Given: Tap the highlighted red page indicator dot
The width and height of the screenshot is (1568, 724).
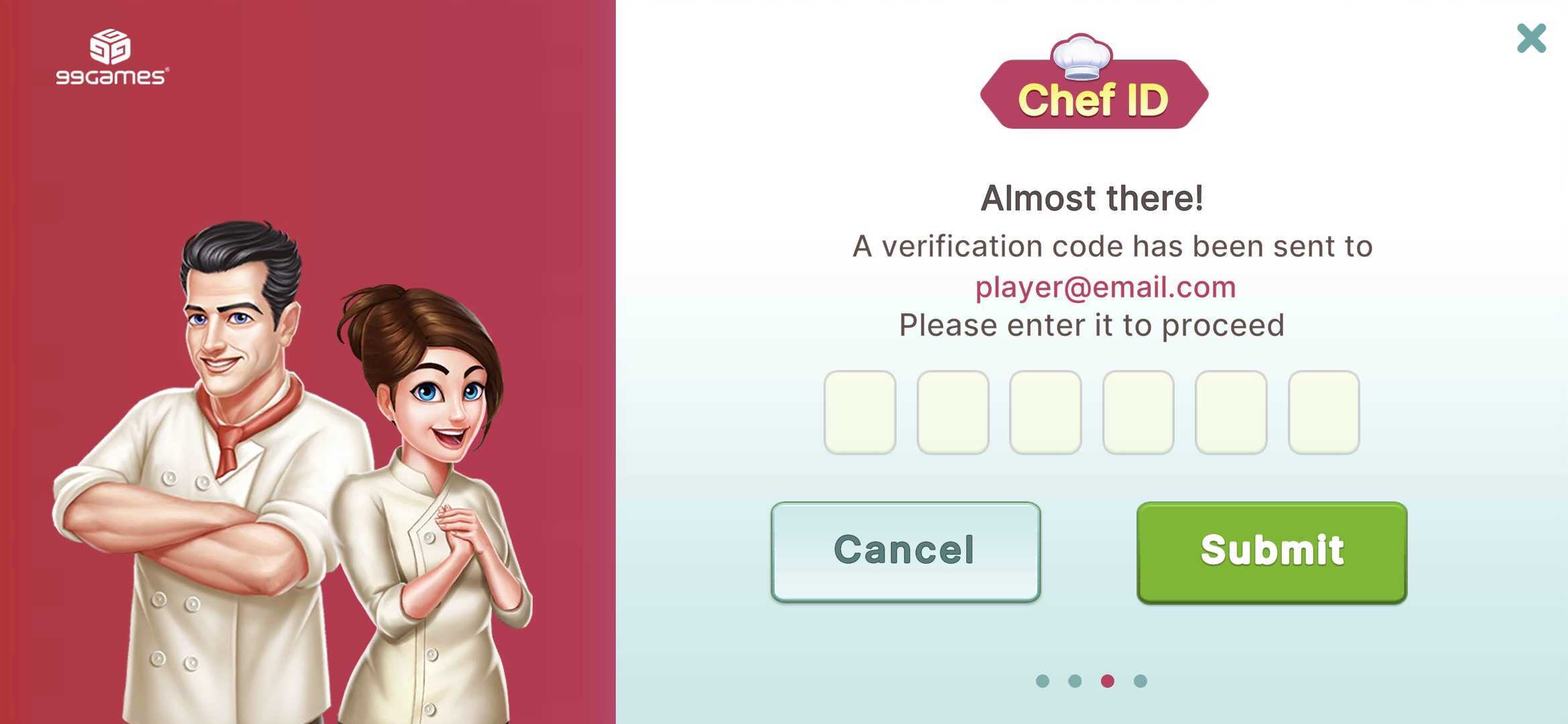Looking at the screenshot, I should coord(1107,681).
